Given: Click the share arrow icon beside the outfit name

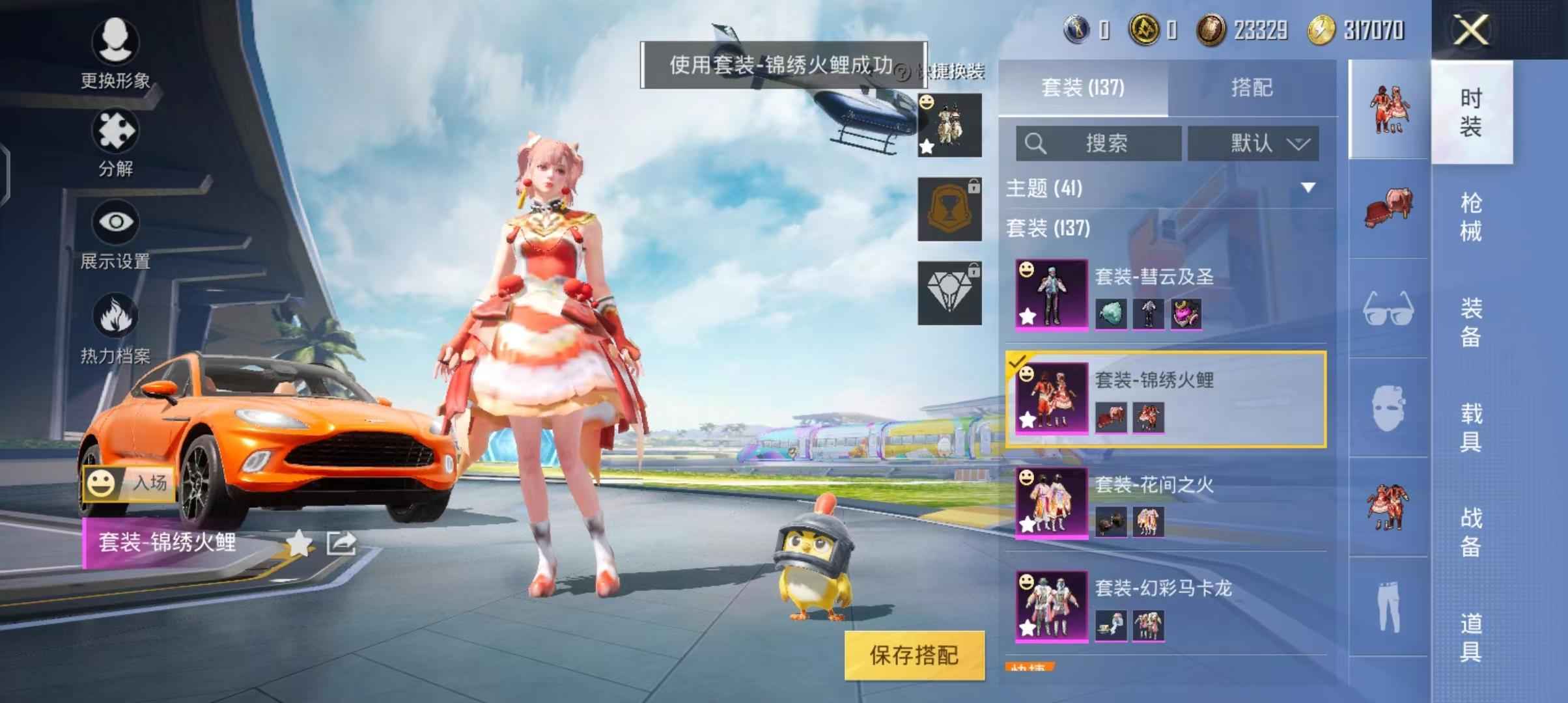Looking at the screenshot, I should point(341,543).
